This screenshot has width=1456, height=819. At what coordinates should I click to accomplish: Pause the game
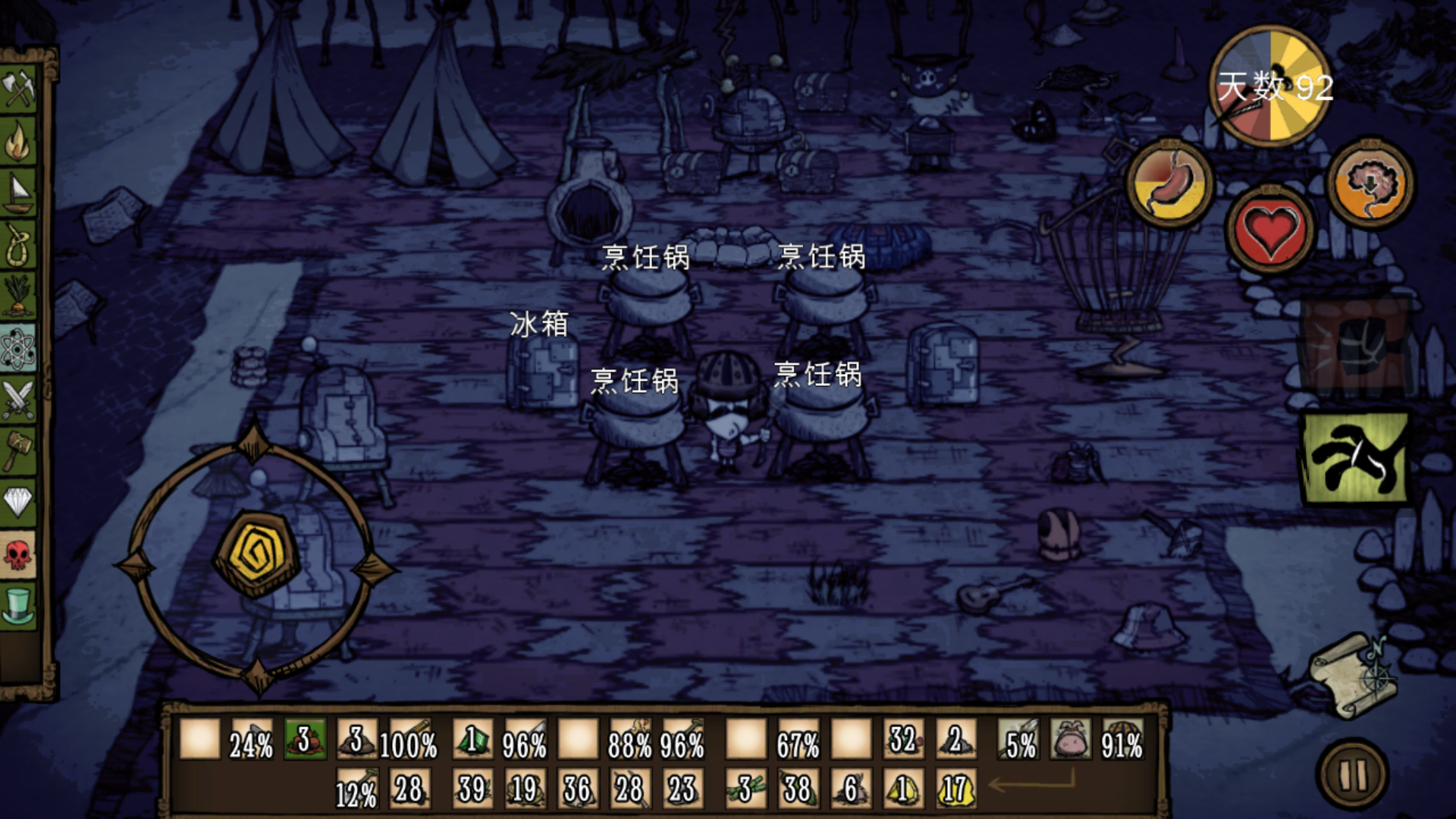[1354, 775]
